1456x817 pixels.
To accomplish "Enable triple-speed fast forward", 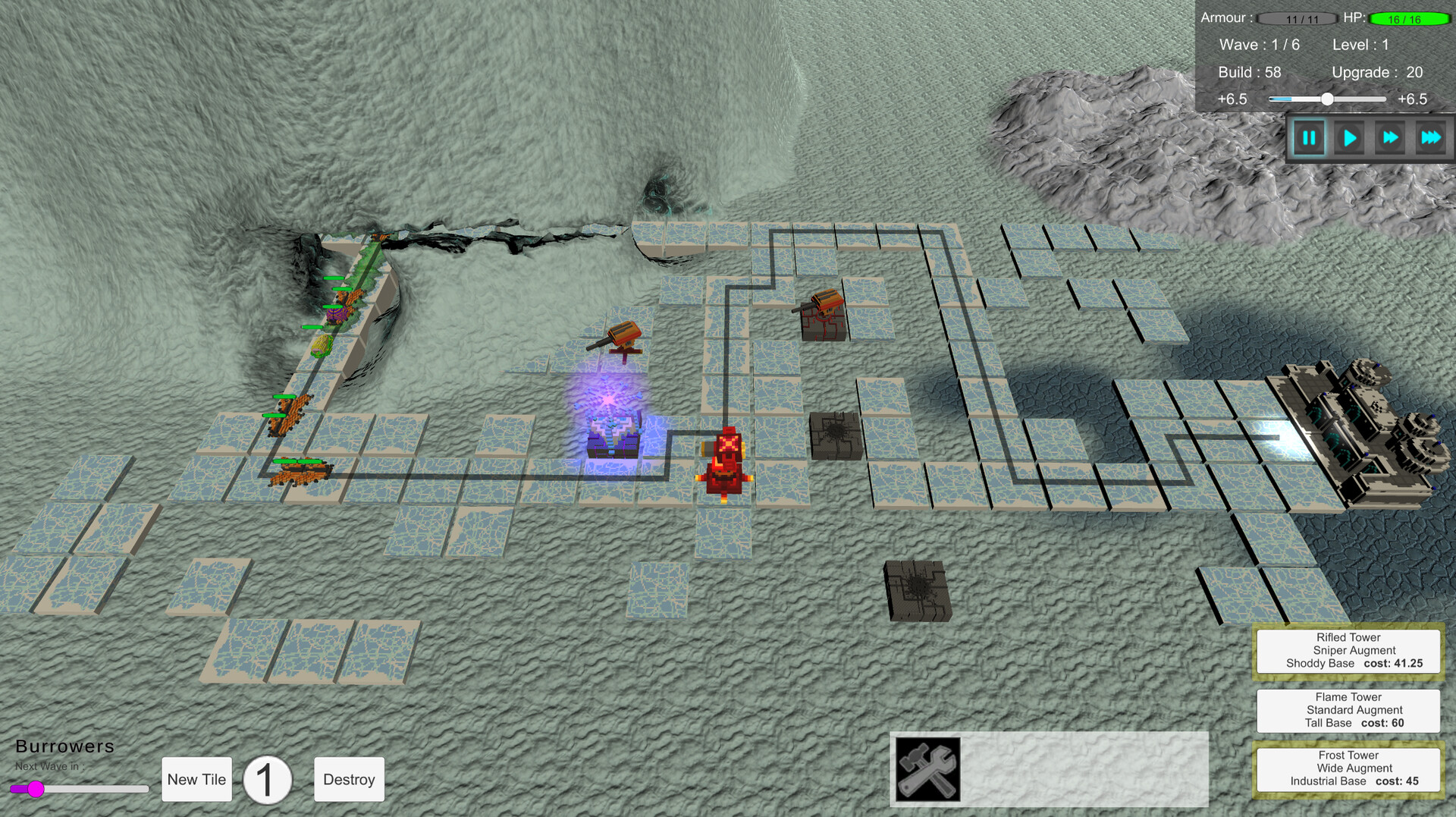I will tap(1432, 137).
